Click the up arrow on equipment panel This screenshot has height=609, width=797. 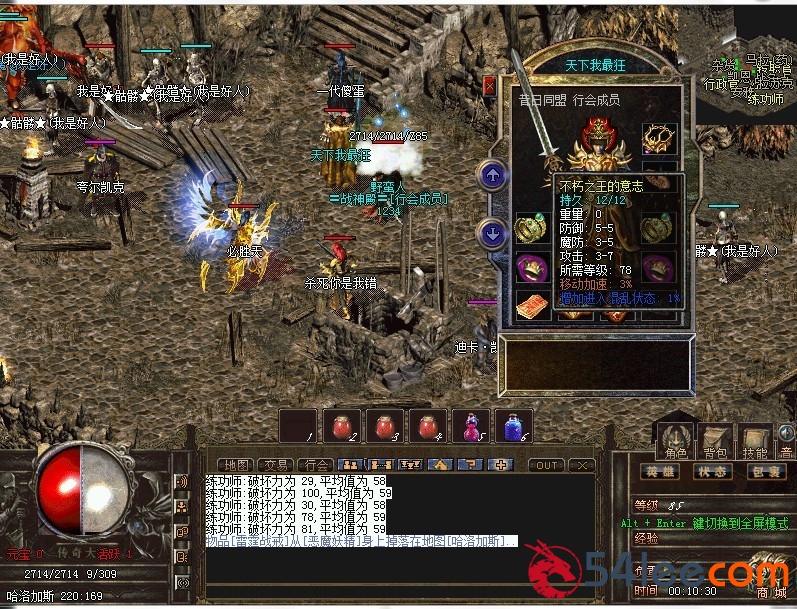pos(491,176)
